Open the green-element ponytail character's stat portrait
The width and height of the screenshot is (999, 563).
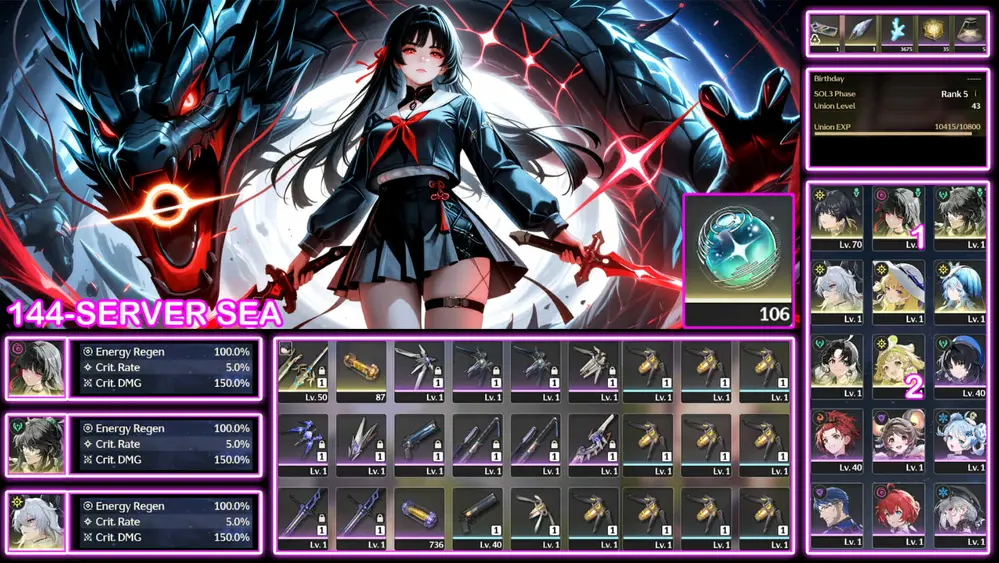coord(37,444)
